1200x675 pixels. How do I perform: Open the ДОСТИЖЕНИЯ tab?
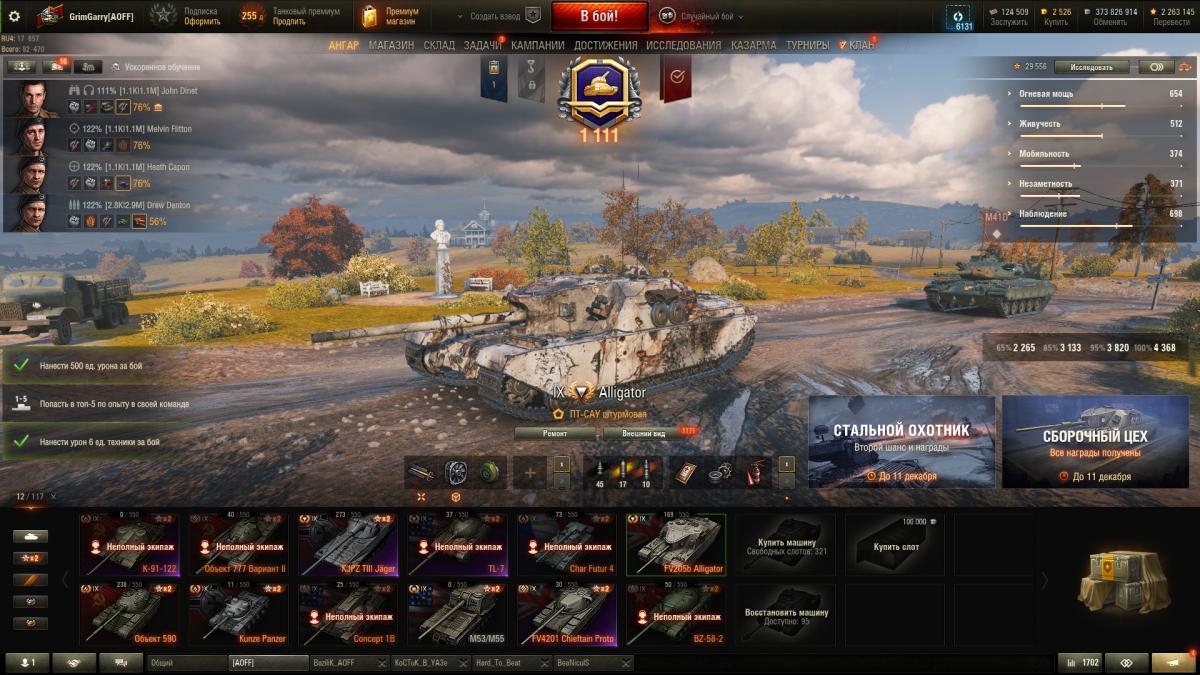click(x=605, y=45)
